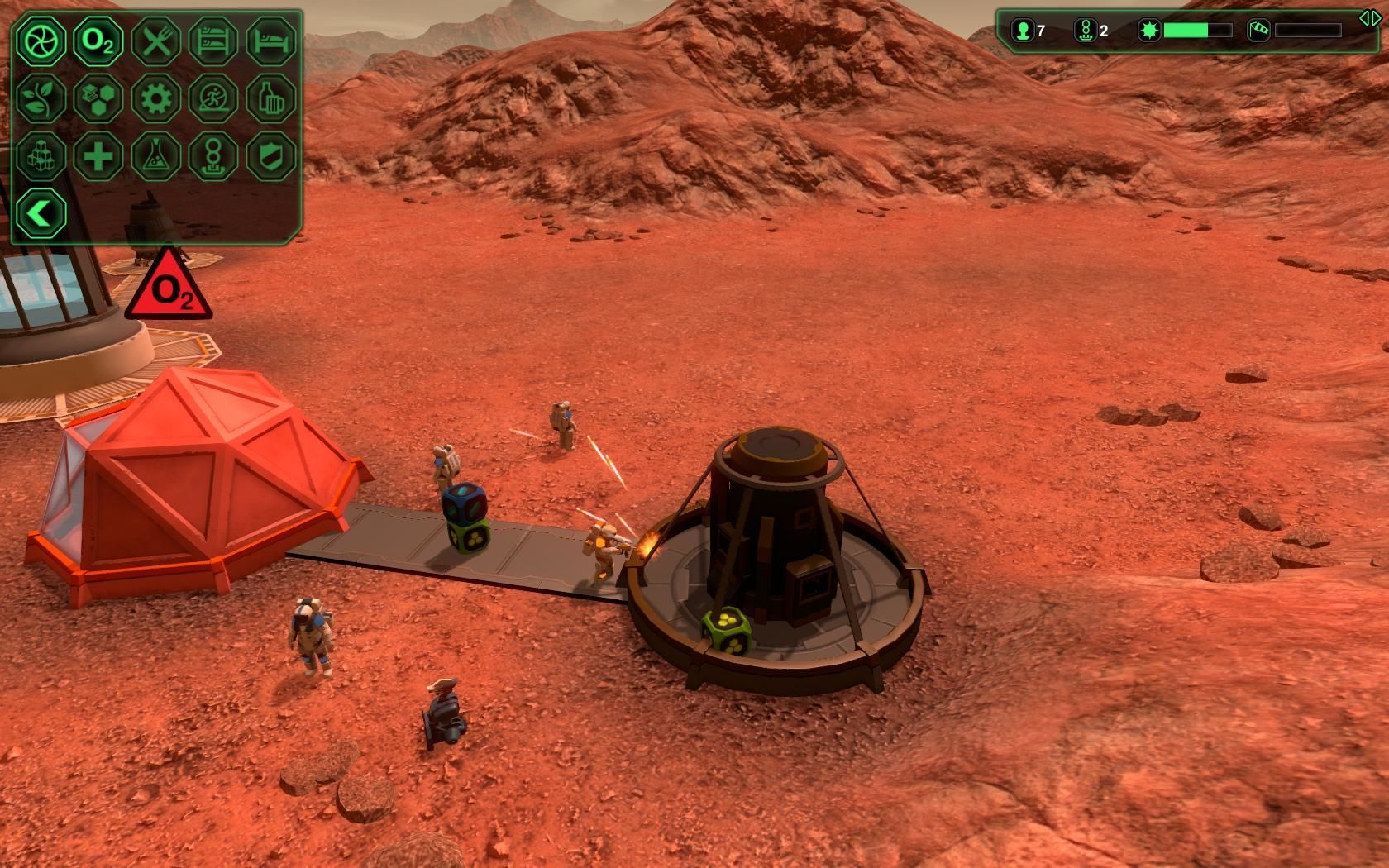Image resolution: width=1389 pixels, height=868 pixels.
Task: Select the robot workshop module icon
Action: (x=214, y=155)
